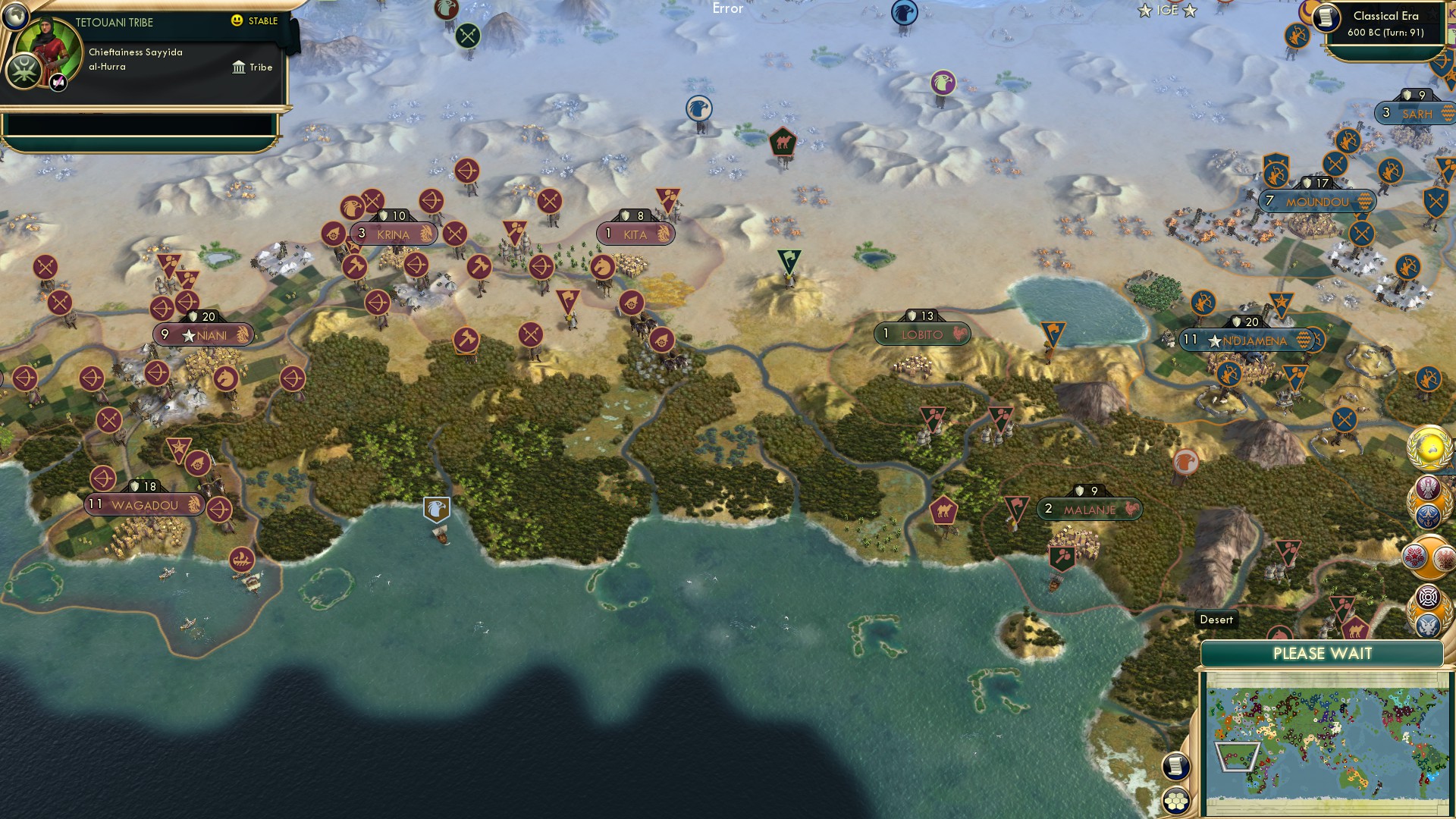This screenshot has width=1456, height=819.
Task: Click the blue eagle recon unit icon in the desert
Action: tap(698, 109)
